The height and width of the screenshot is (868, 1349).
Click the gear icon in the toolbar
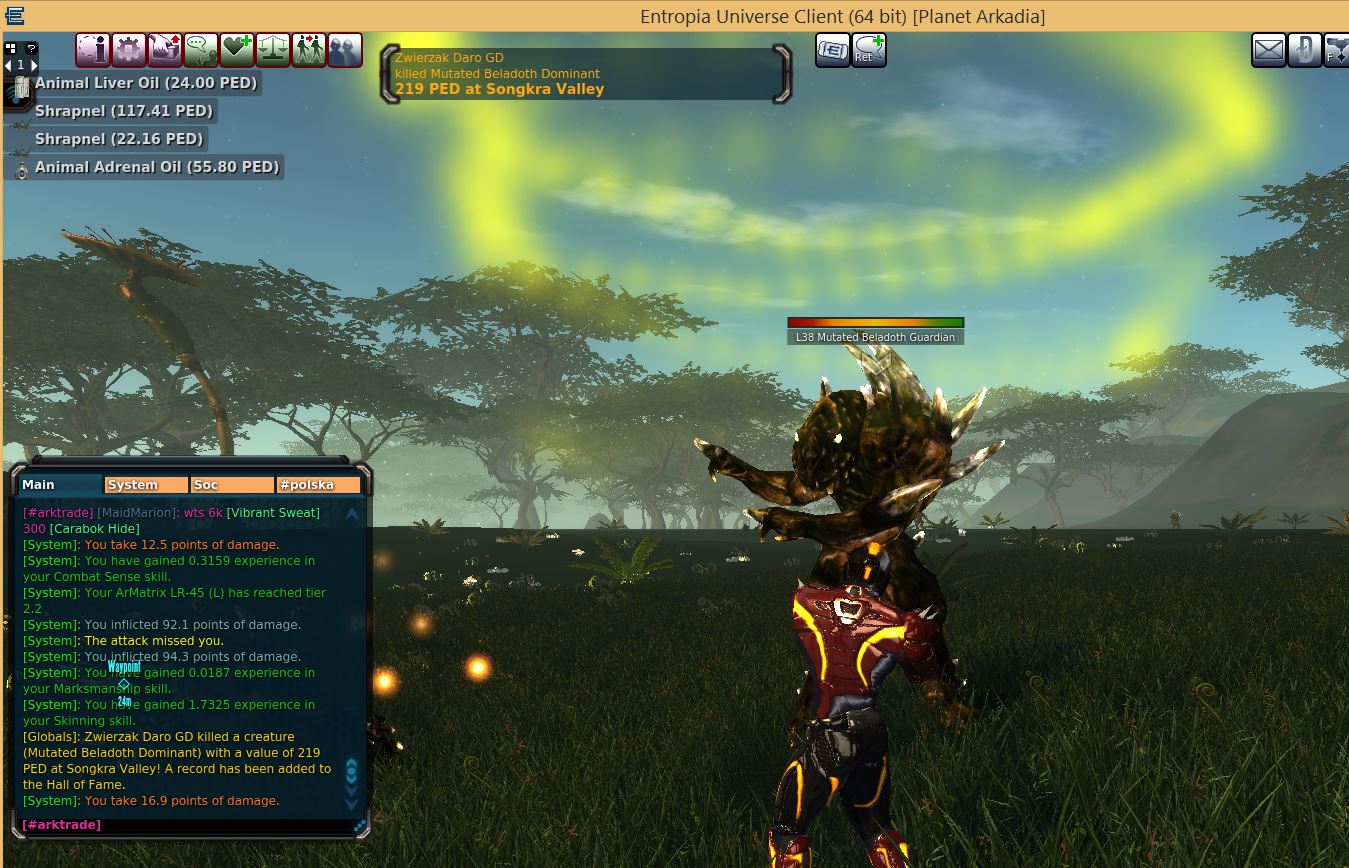pyautogui.click(x=129, y=49)
